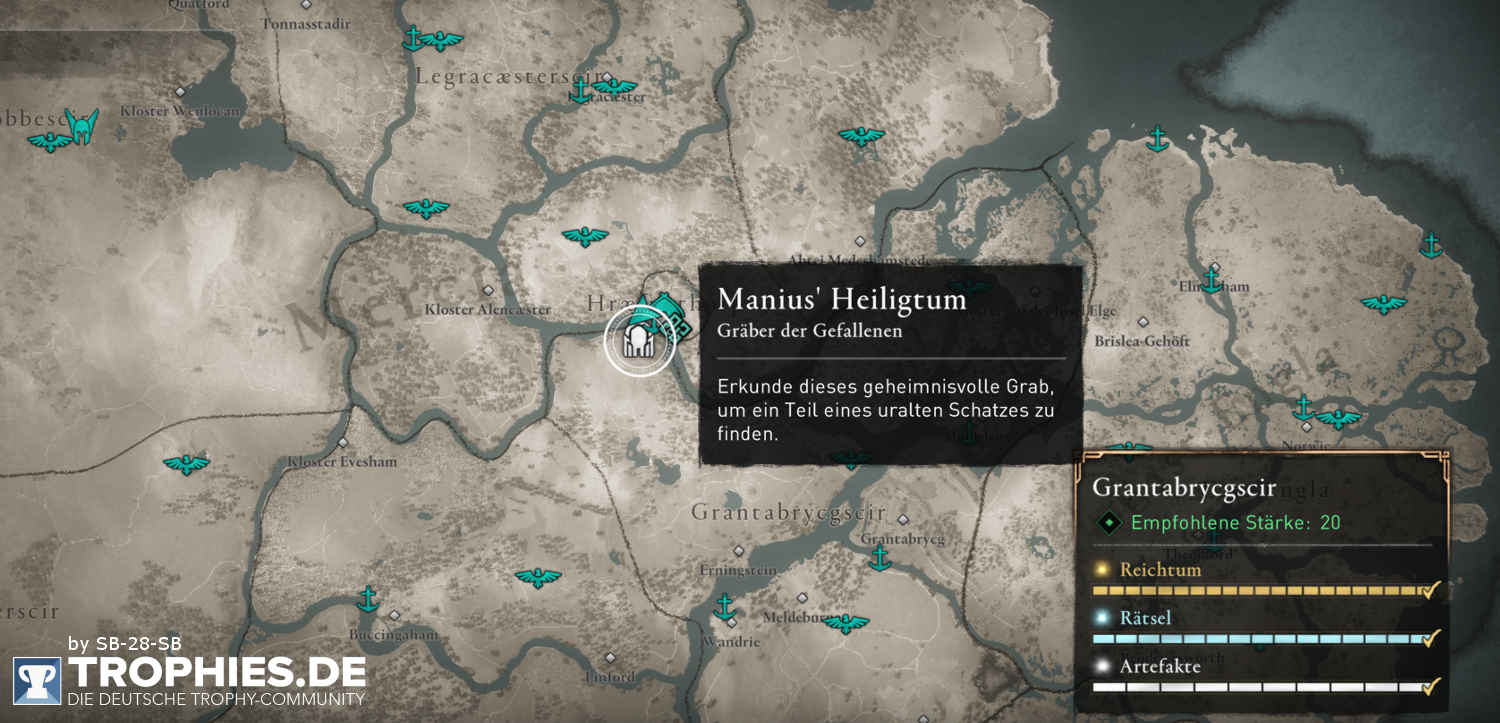The width and height of the screenshot is (1500, 723).
Task: Select the anchor icon near Grantabrycg
Action: 881,558
